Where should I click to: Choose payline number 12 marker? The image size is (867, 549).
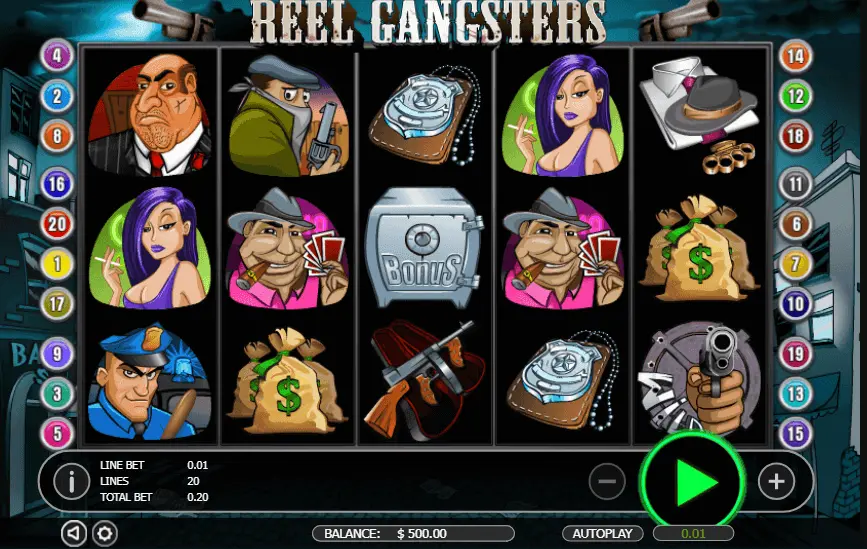click(796, 97)
